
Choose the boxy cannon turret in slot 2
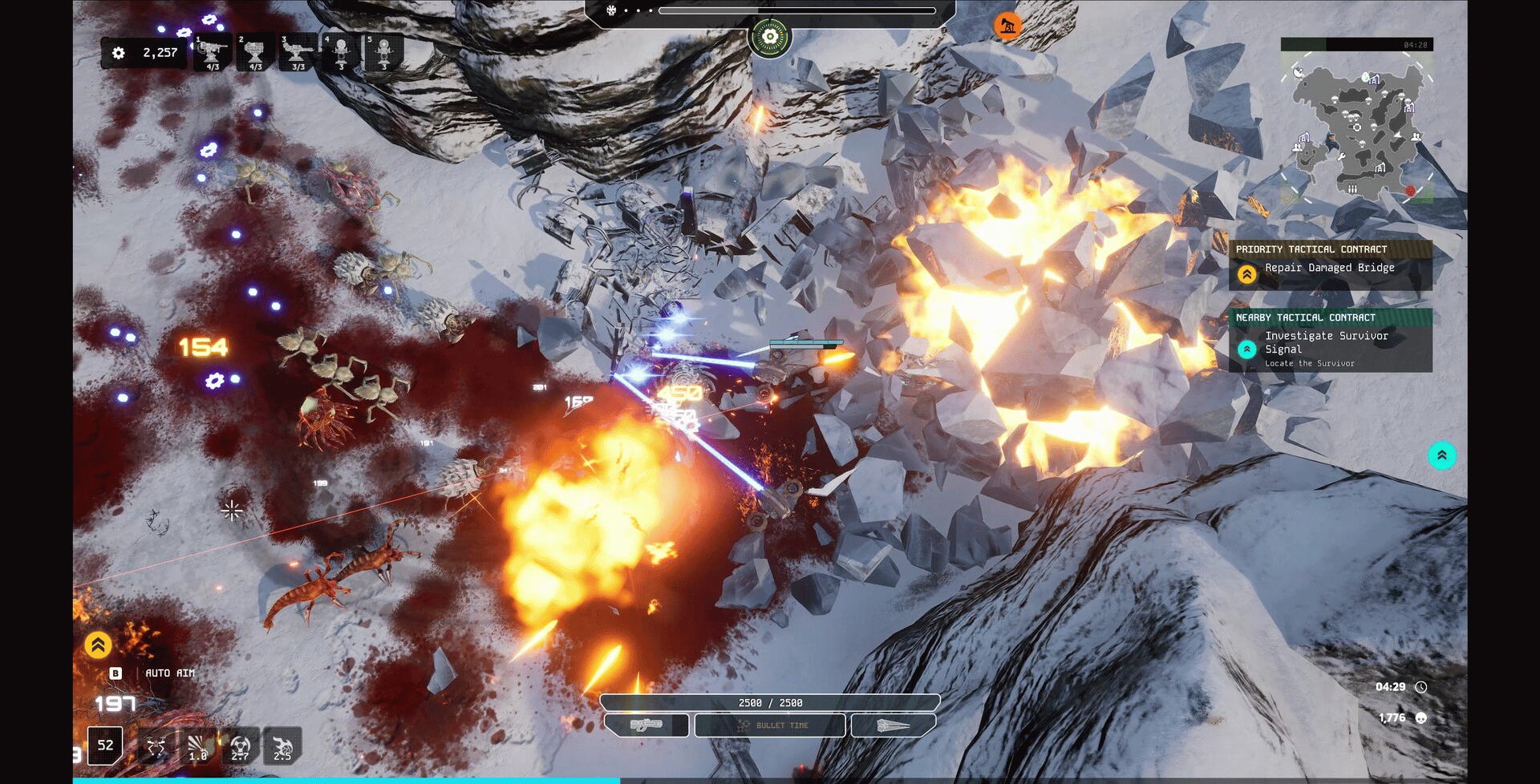point(255,54)
